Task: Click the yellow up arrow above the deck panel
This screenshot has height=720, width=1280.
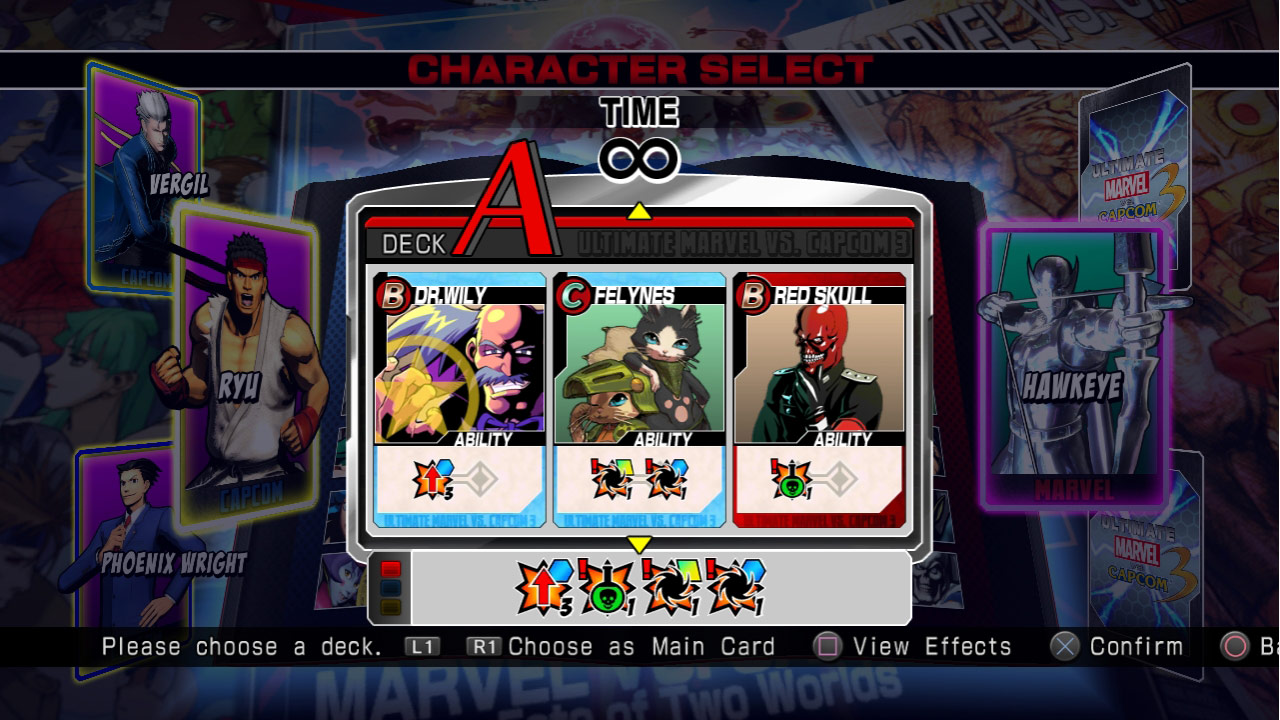Action: point(639,211)
